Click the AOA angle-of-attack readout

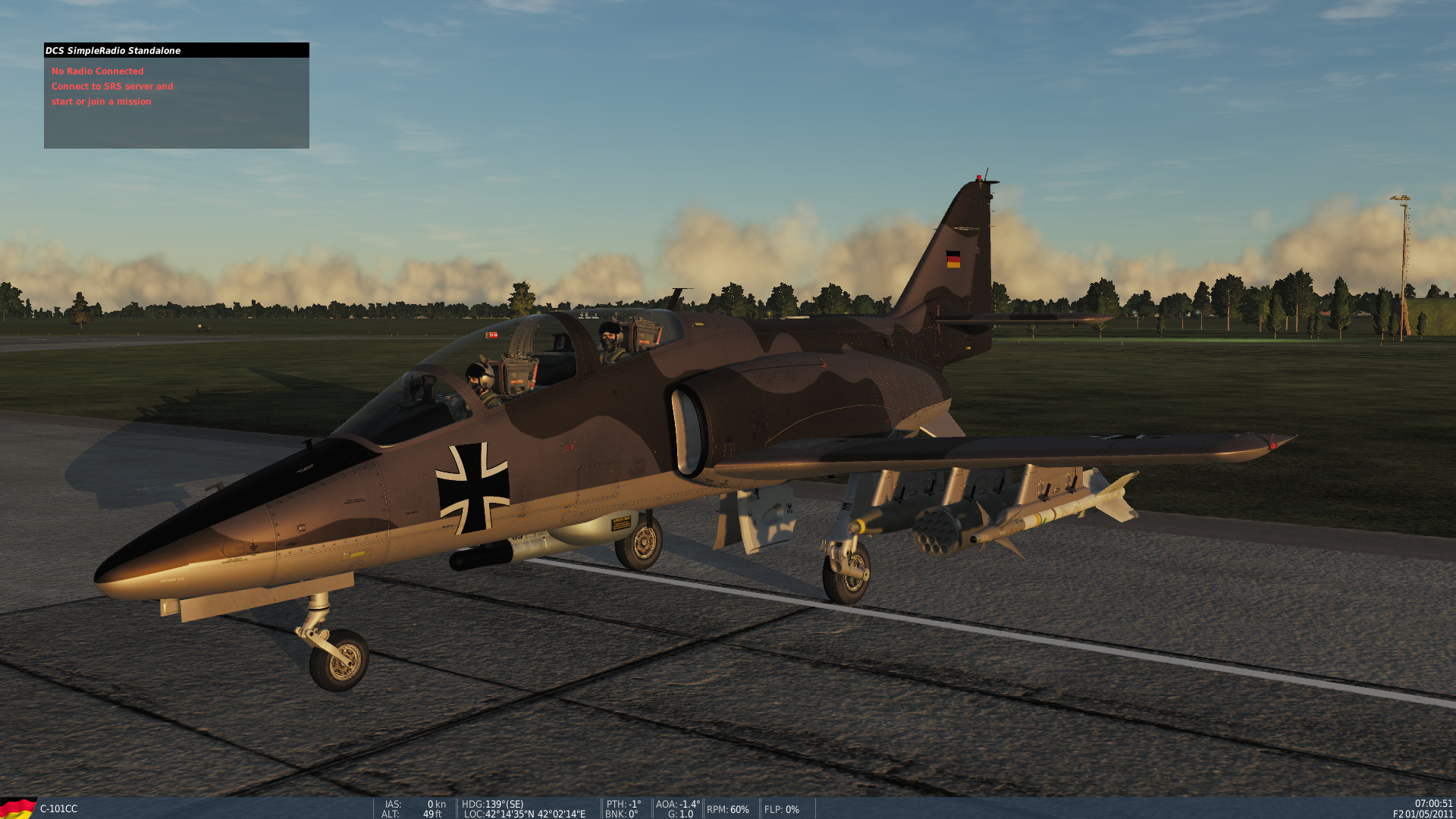point(677,805)
